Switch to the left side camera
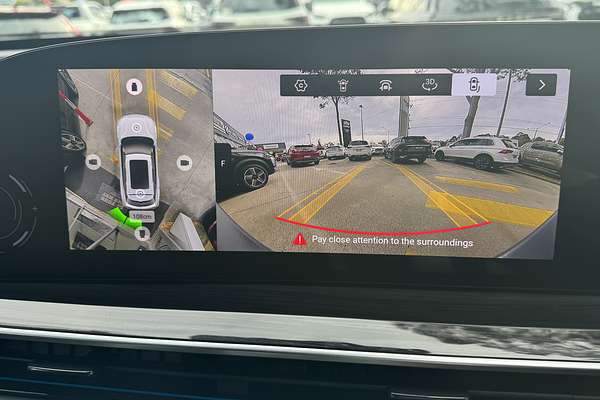Screen dimensions: 600x400 click(x=92, y=162)
